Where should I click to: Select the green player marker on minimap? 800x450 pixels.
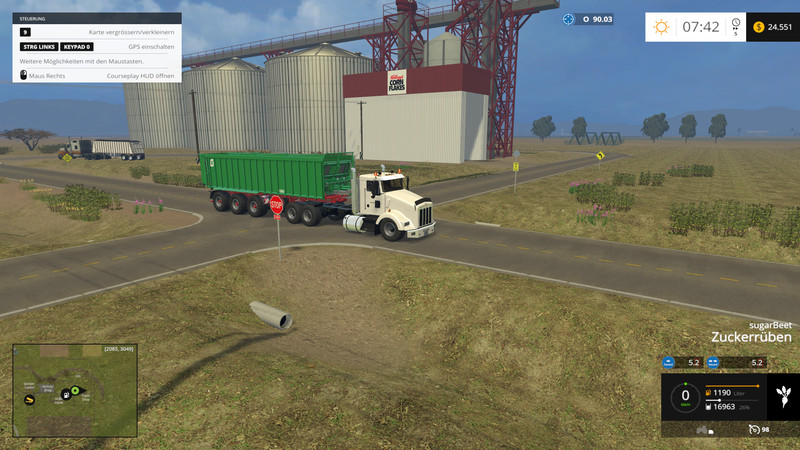pos(74,391)
